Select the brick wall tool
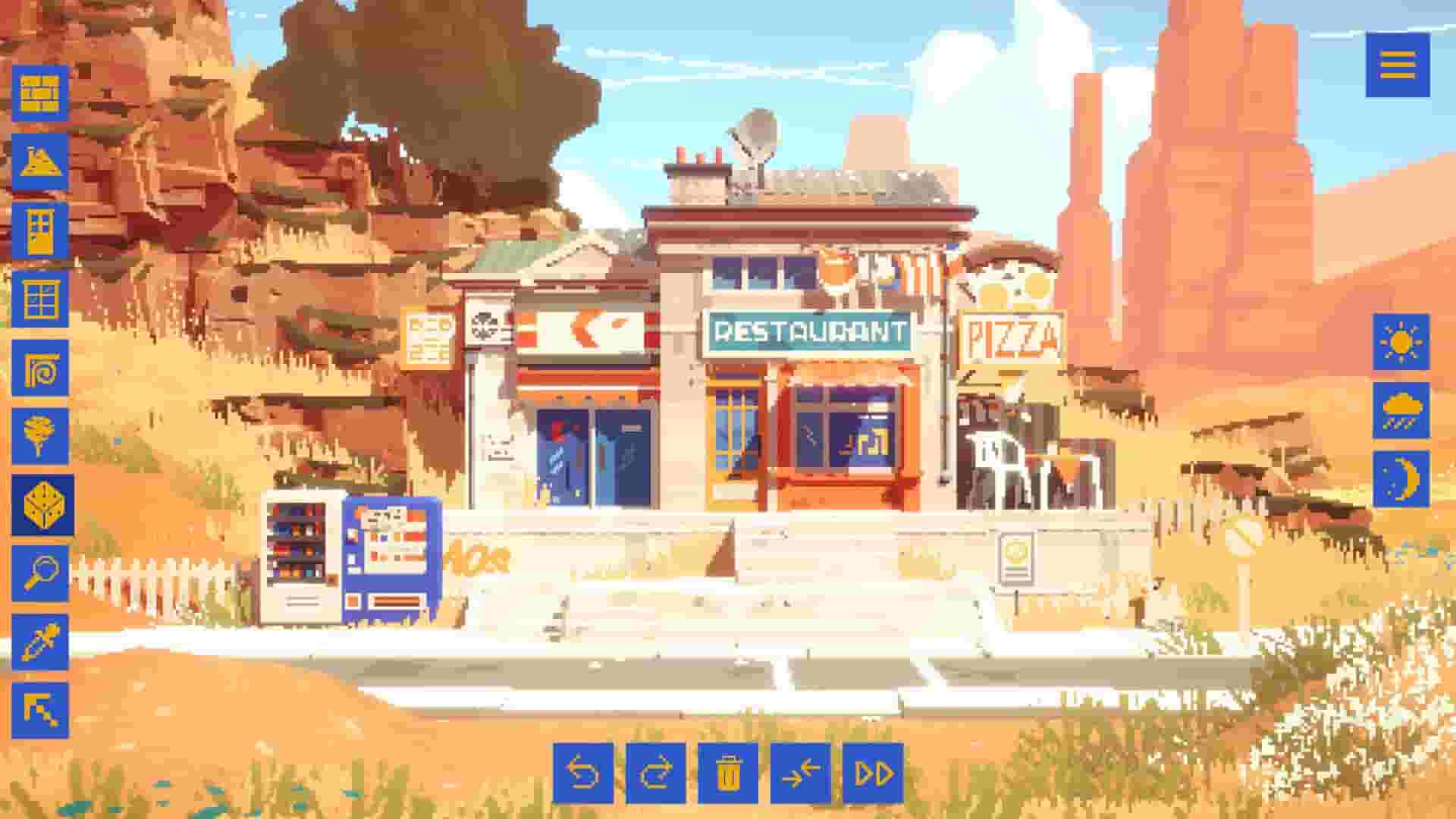 42,91
